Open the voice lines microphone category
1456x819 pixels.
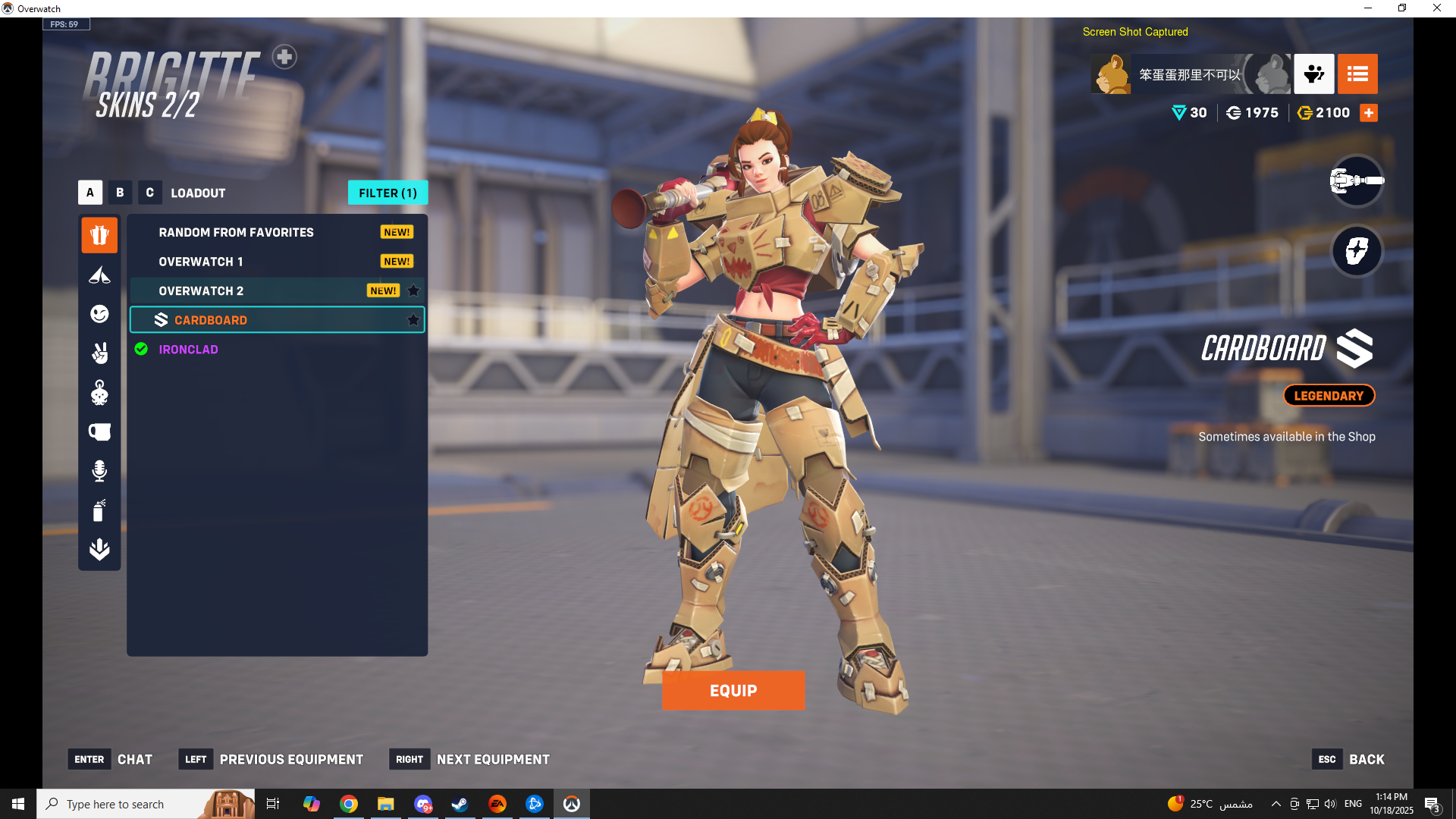click(99, 471)
